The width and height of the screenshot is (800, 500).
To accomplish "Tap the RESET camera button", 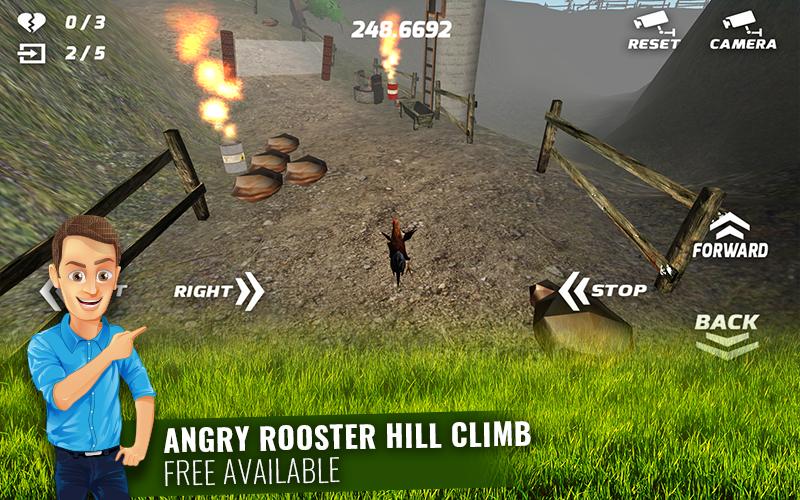I will tap(654, 30).
